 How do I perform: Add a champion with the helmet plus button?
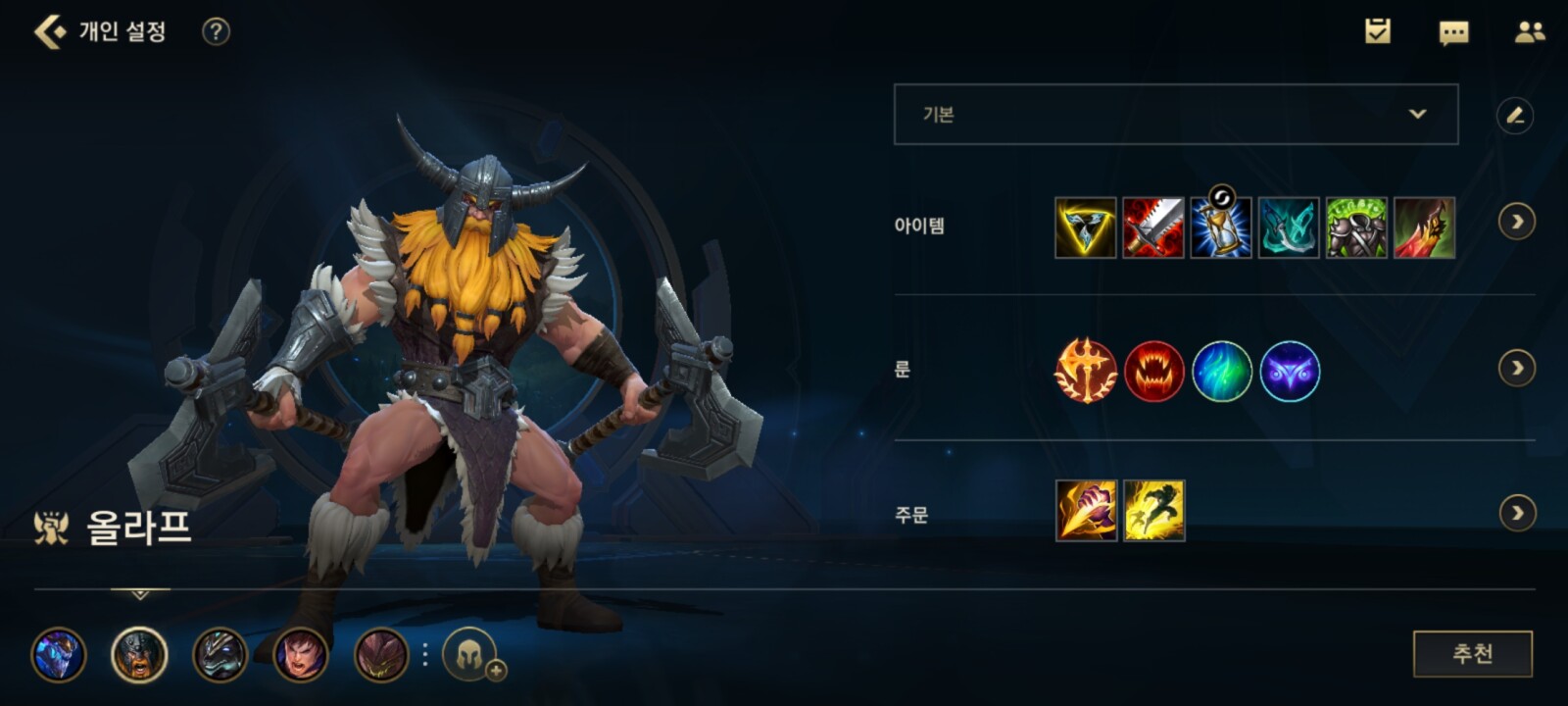click(471, 654)
